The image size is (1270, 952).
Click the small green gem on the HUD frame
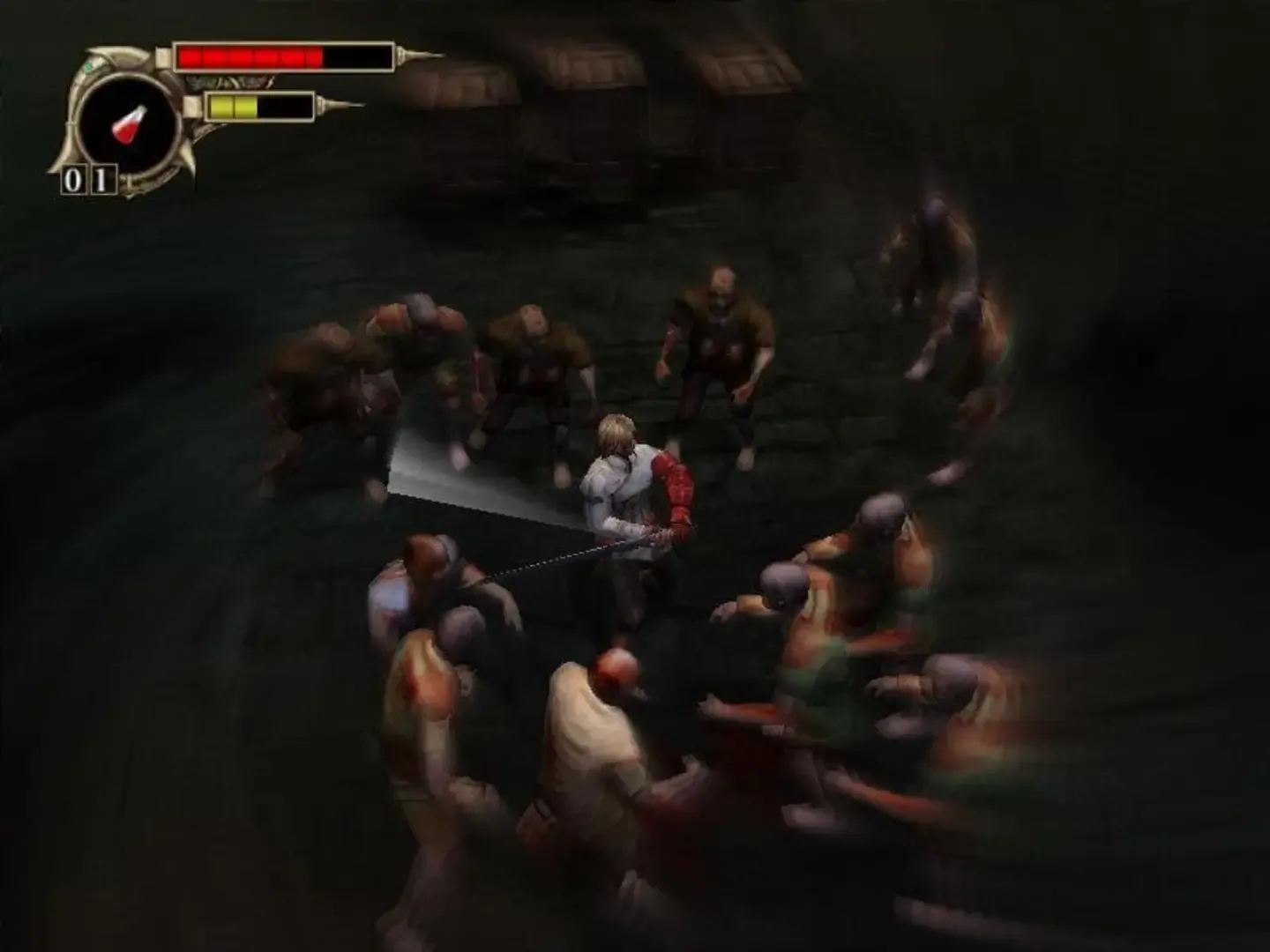tap(91, 65)
